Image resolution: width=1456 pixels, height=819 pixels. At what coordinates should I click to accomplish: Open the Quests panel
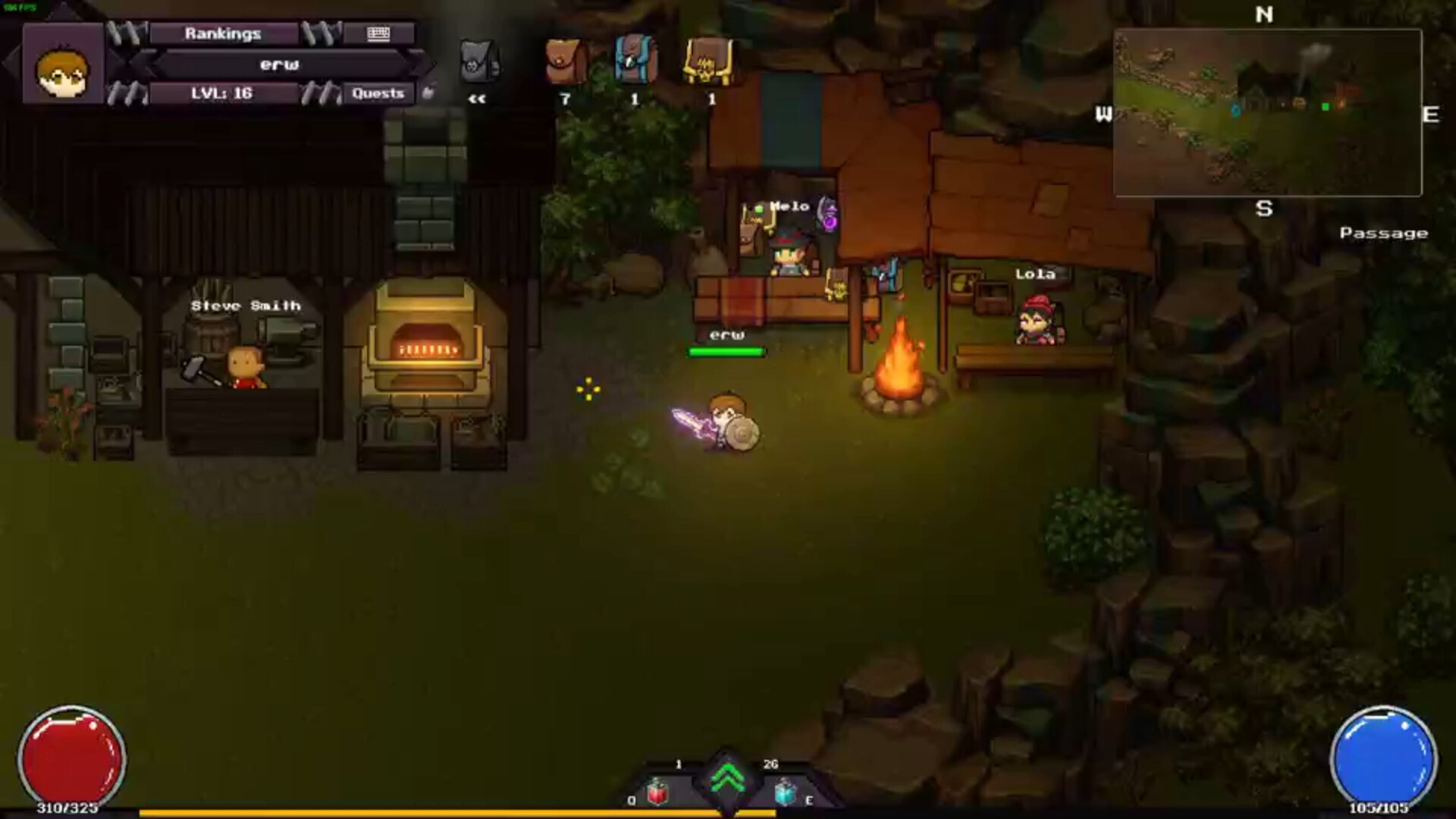click(378, 93)
